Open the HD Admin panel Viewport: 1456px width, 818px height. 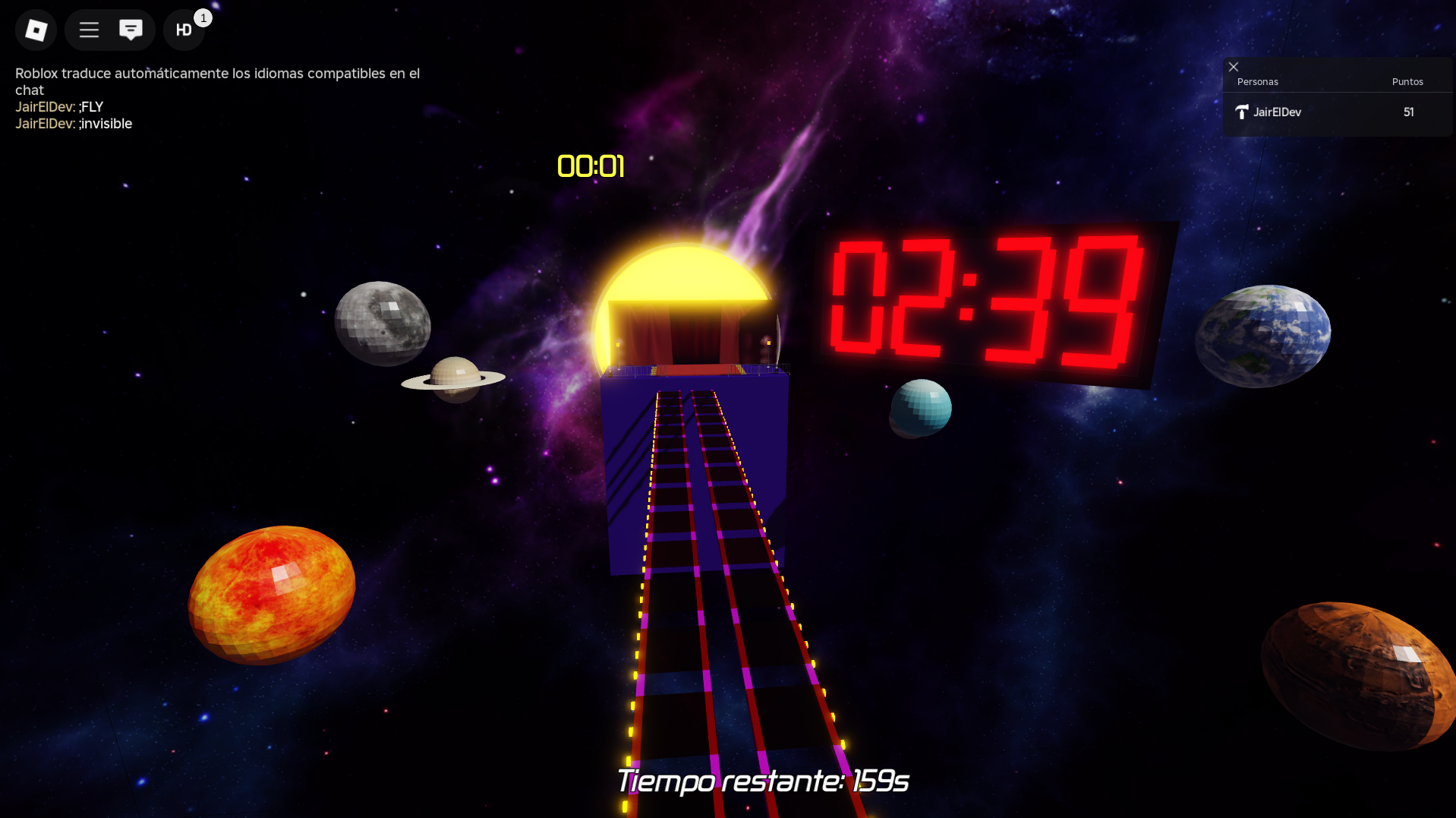click(184, 30)
